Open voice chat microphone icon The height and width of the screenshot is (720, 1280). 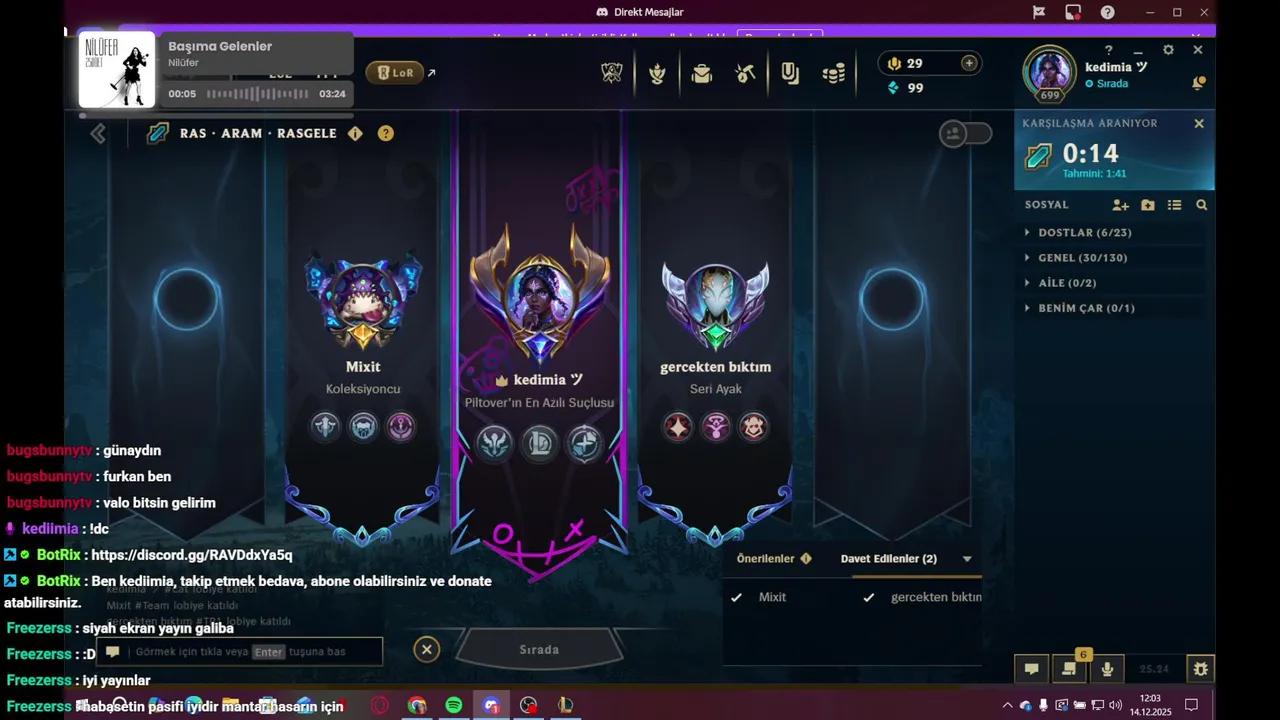coord(1107,669)
